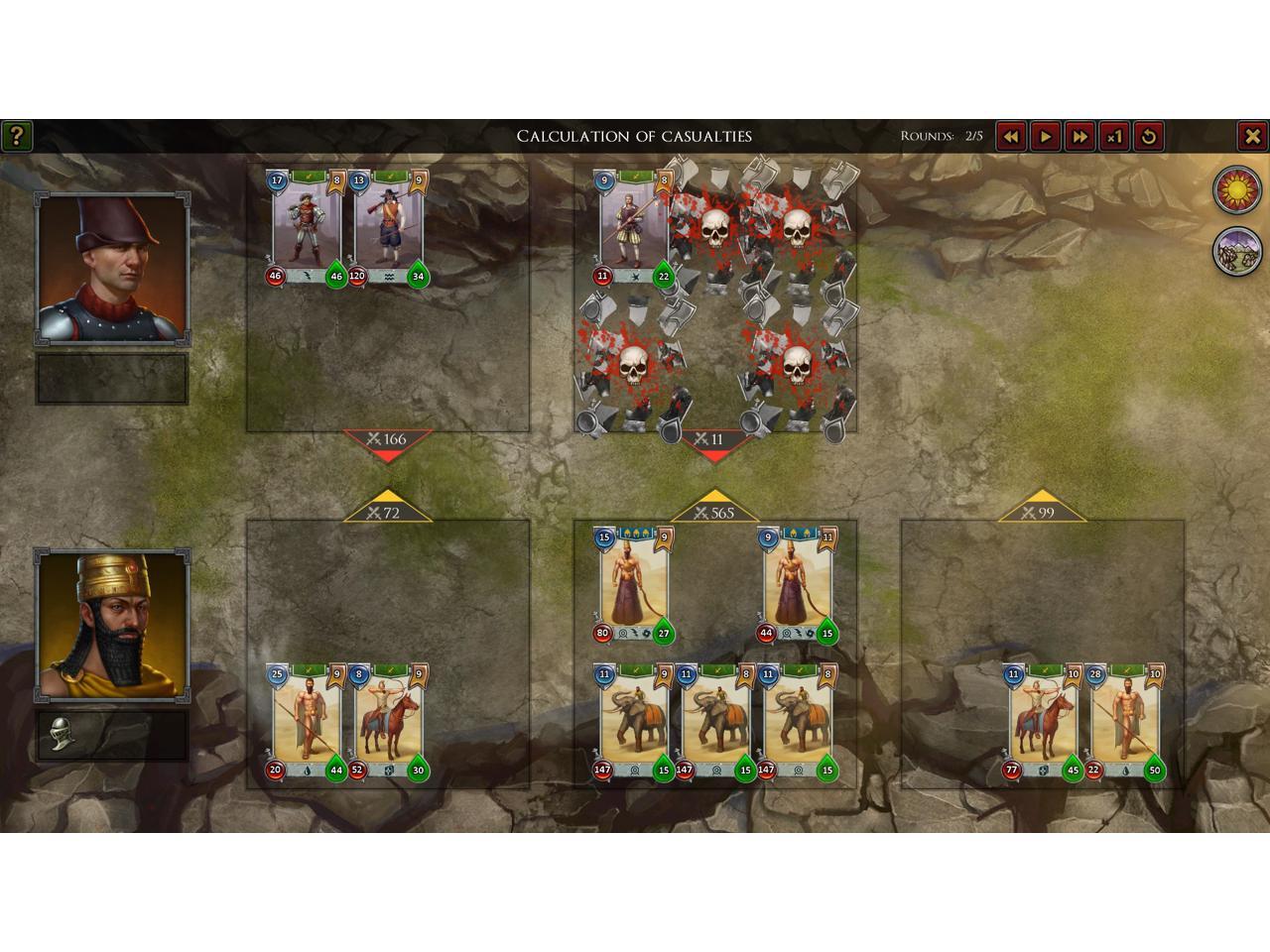
Task: Toggle the x1 playback speed
Action: click(1114, 136)
